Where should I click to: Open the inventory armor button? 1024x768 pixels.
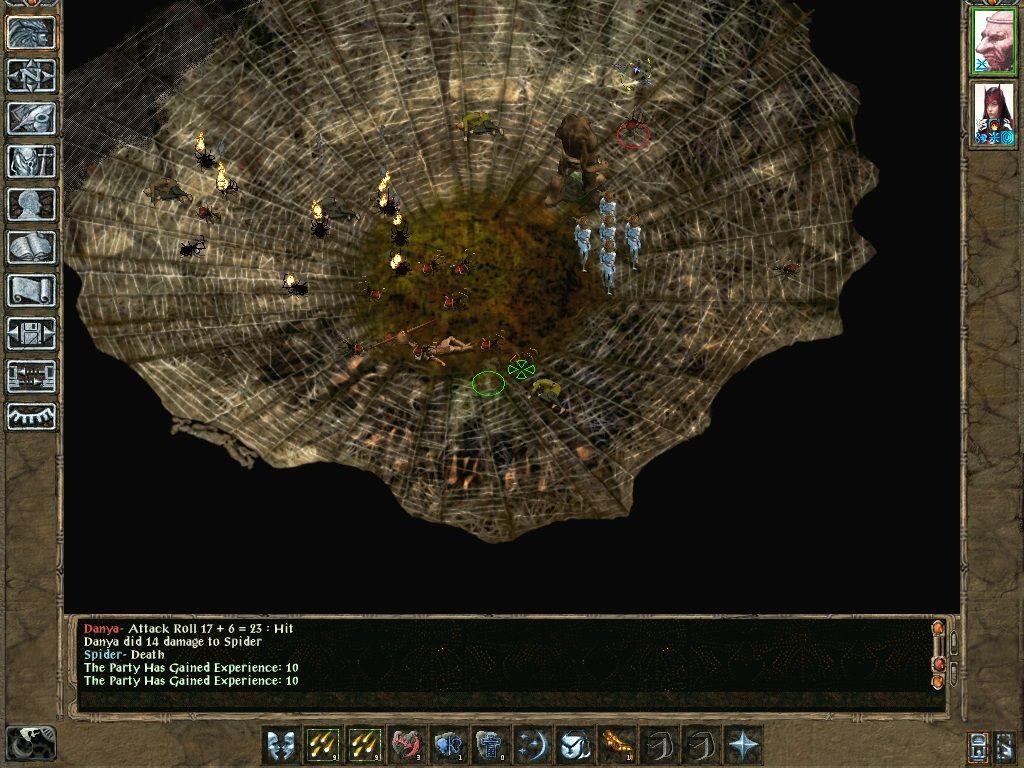tap(31, 161)
